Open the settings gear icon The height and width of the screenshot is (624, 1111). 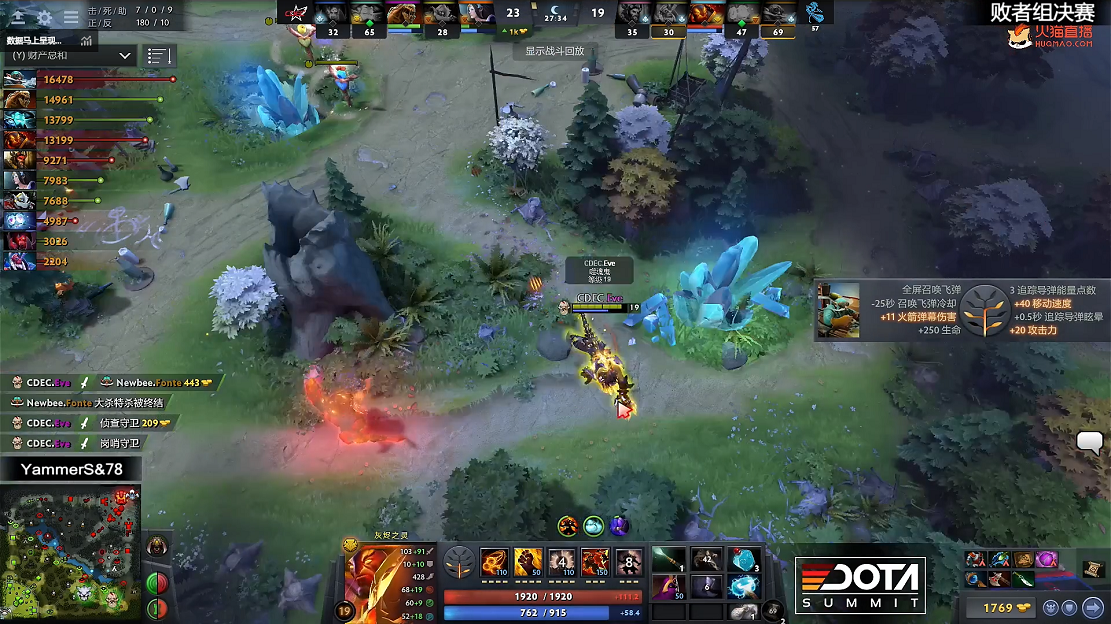[x=45, y=17]
